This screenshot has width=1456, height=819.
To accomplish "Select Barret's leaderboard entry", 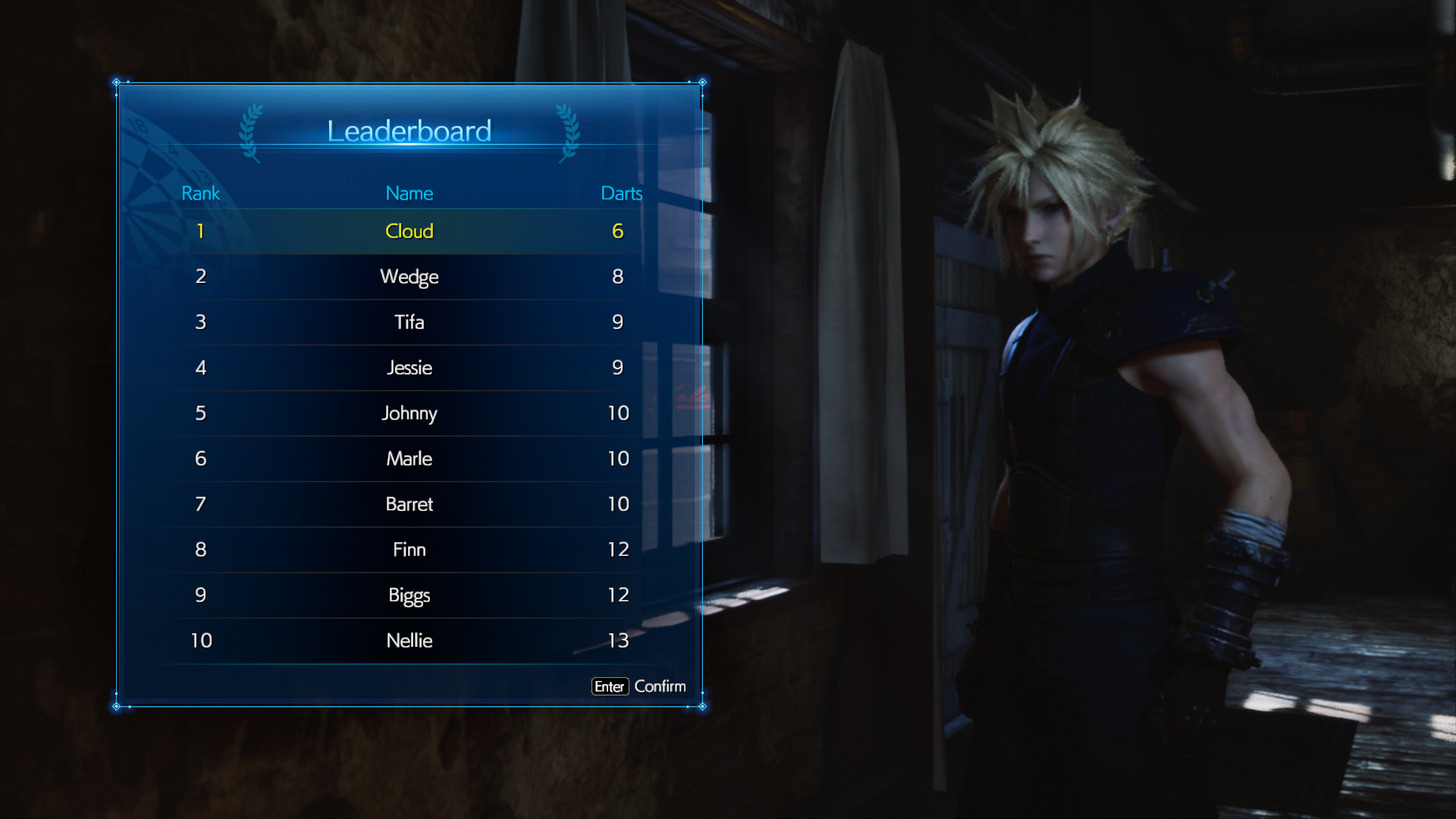I will (x=409, y=504).
